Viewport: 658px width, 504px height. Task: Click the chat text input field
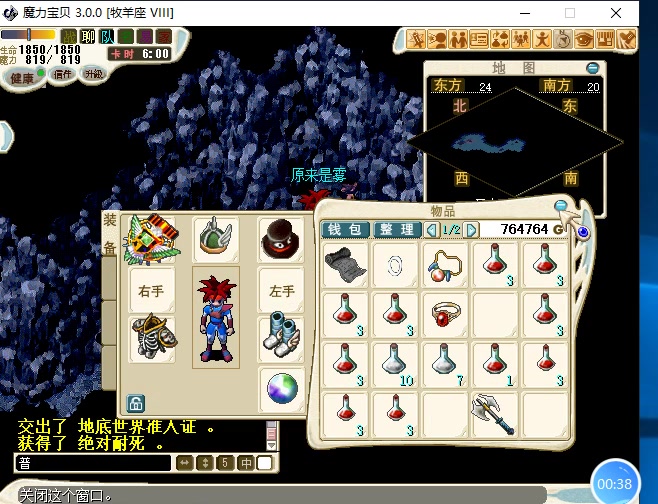(92, 463)
